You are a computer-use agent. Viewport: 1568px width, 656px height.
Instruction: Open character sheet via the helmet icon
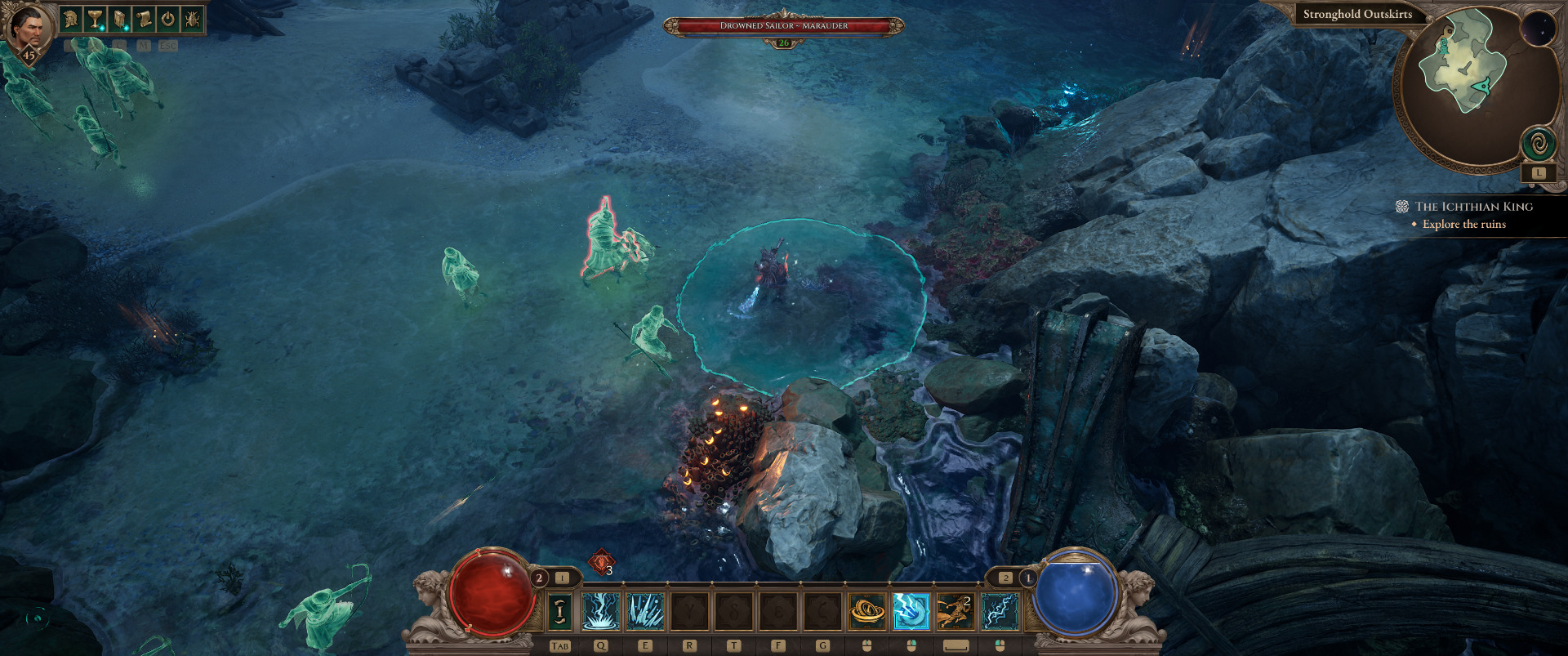72,18
